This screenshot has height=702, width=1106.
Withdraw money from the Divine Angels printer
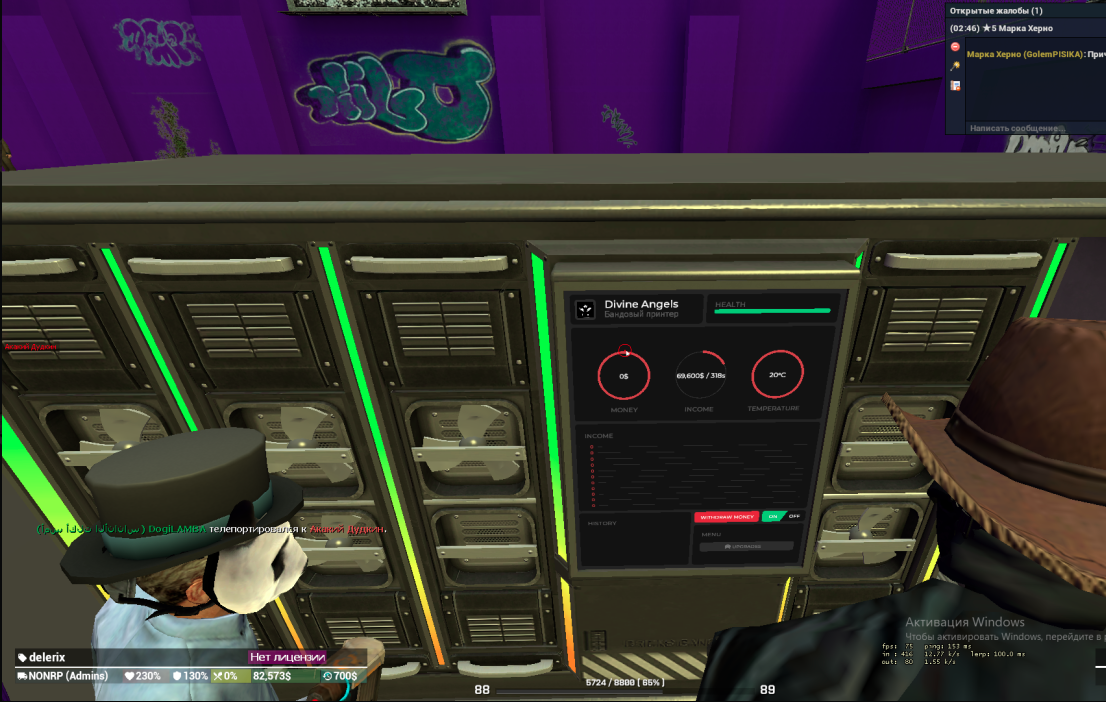(727, 517)
